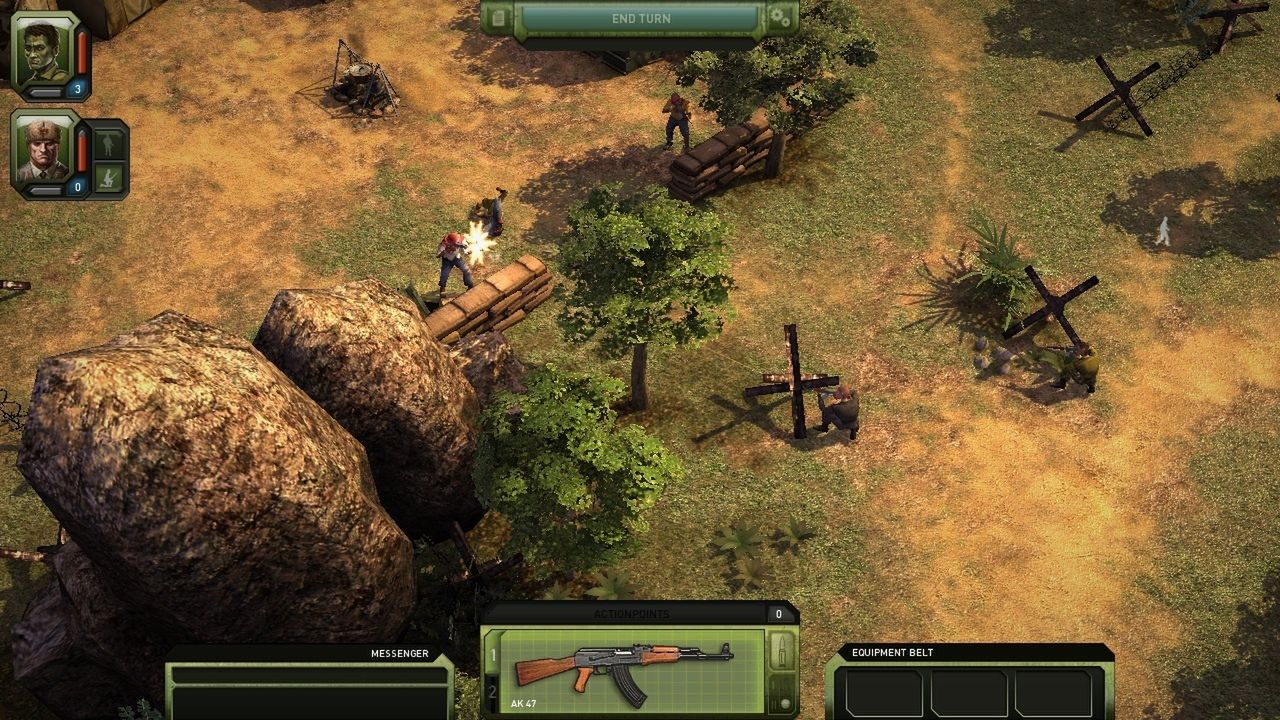The height and width of the screenshot is (720, 1280).
Task: Open the settings gear menu
Action: [780, 18]
